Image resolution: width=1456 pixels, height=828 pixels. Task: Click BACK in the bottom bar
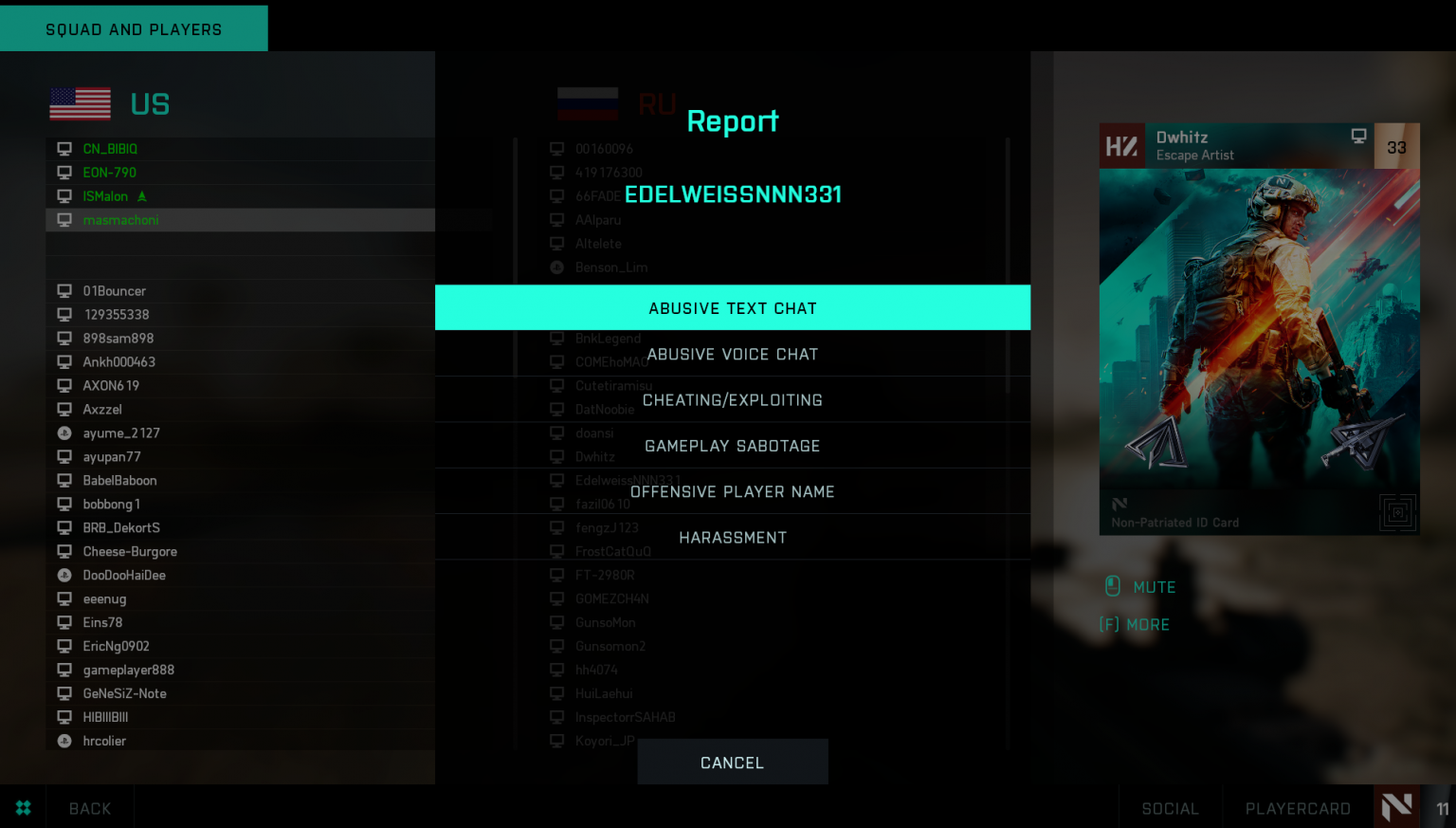89,807
